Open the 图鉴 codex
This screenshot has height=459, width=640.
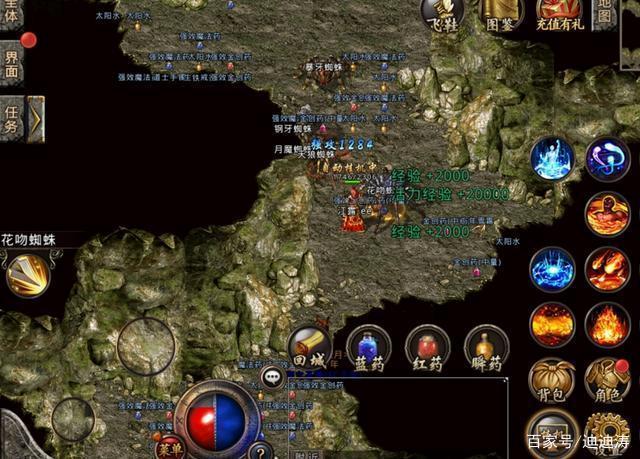tap(501, 13)
